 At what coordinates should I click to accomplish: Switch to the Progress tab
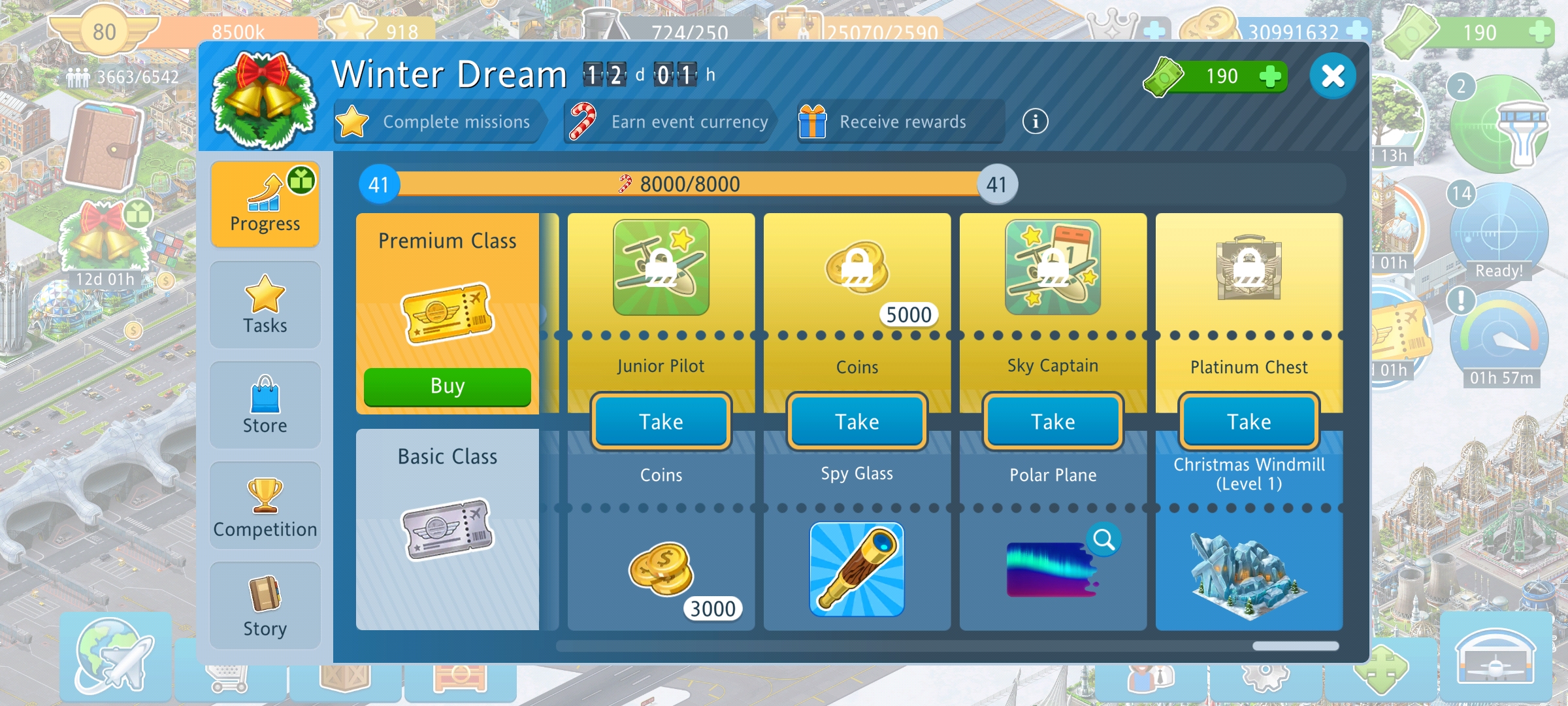265,204
